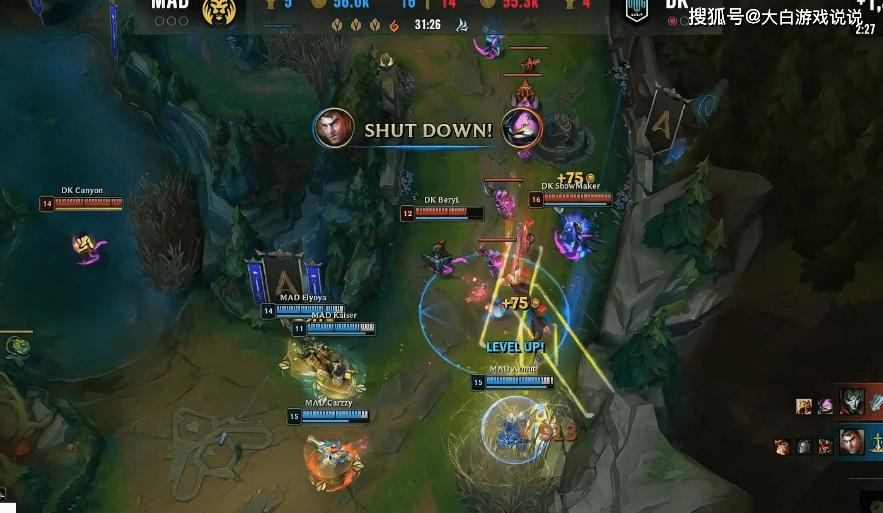Screen dimensions: 883x513
Task: Select the killer portrait beside SHUT DOWN
Action: tap(334, 129)
